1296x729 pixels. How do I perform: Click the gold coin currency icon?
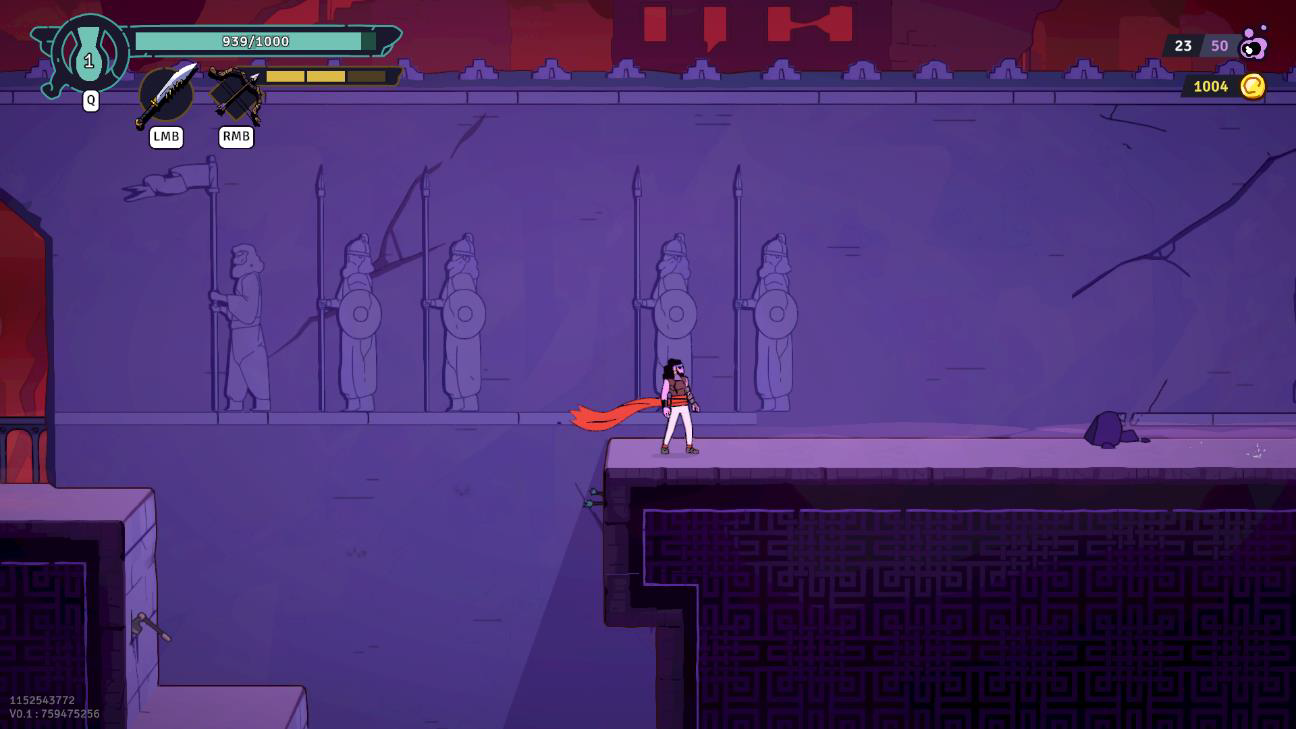(1252, 86)
